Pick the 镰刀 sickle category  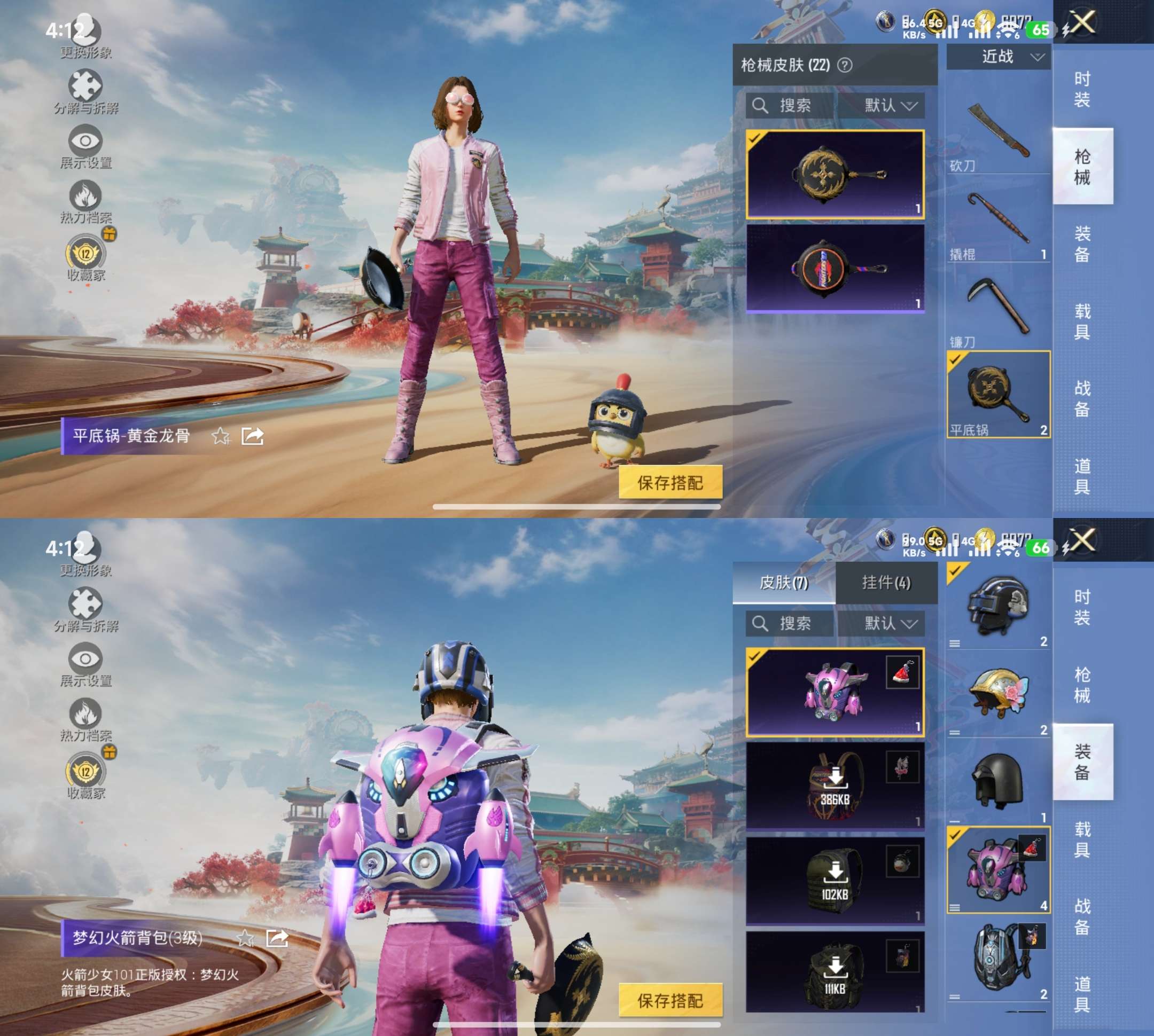click(x=998, y=309)
